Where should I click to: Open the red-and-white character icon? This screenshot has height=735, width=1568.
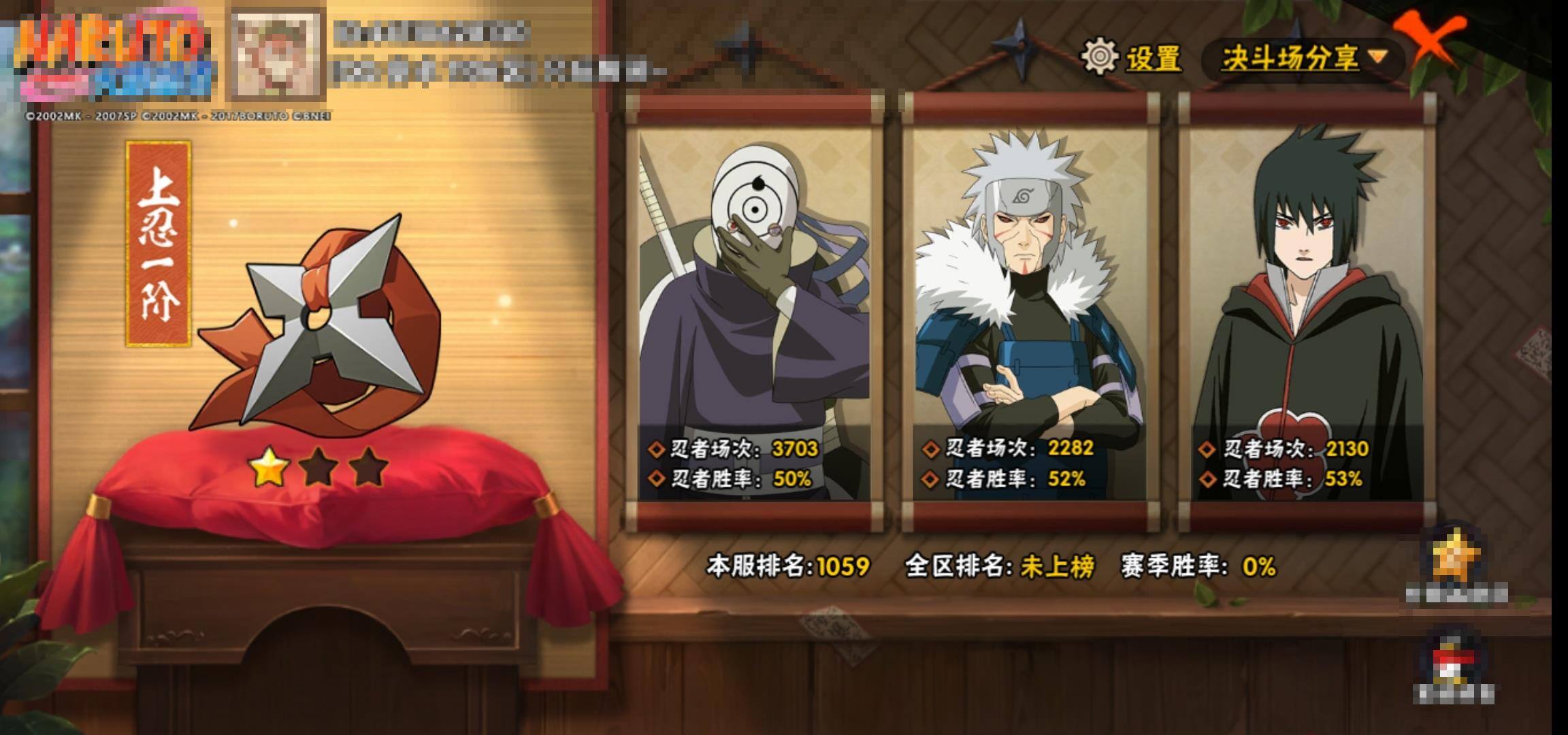tap(1454, 661)
